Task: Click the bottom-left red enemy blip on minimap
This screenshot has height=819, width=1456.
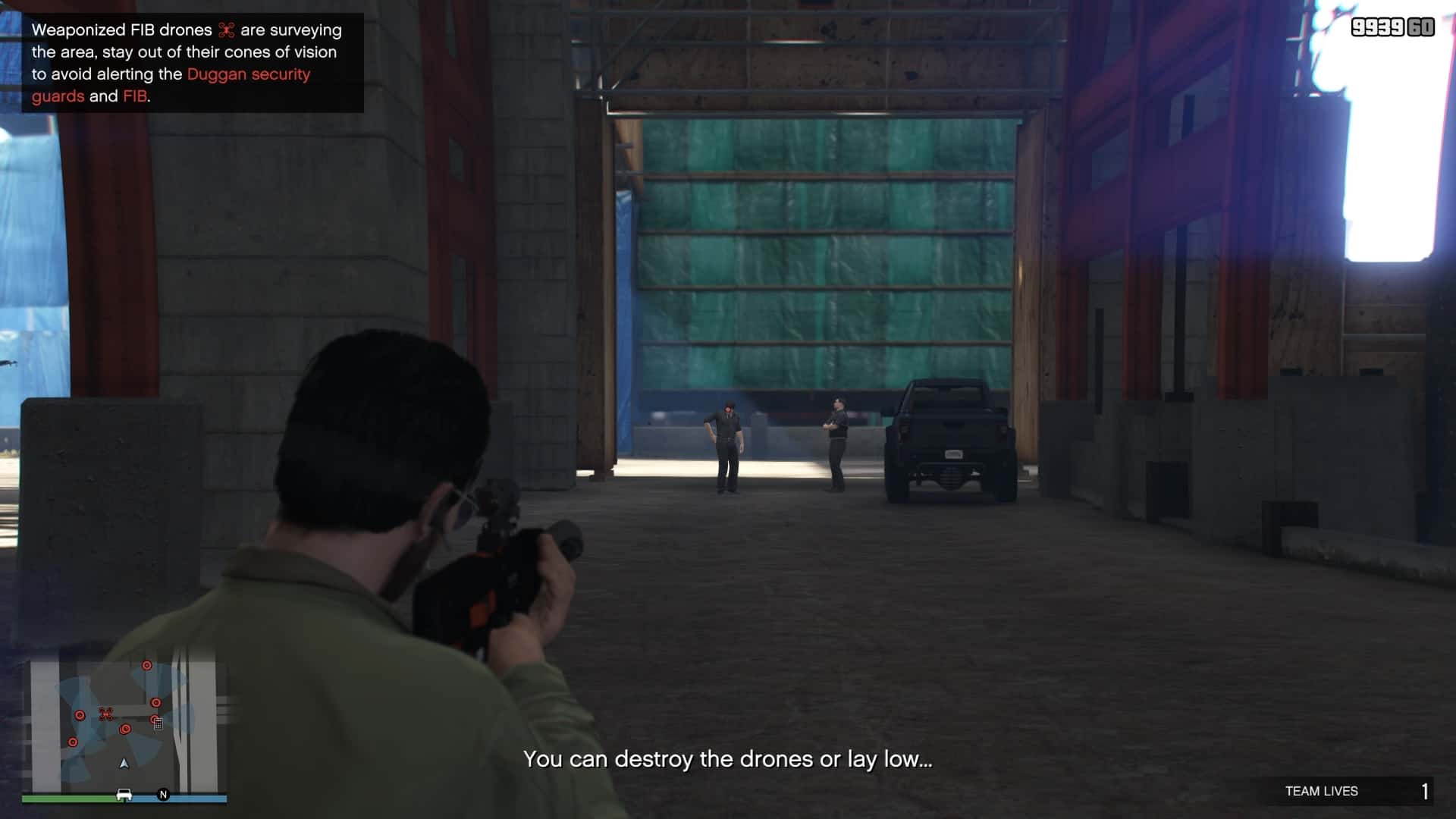Action: point(73,742)
